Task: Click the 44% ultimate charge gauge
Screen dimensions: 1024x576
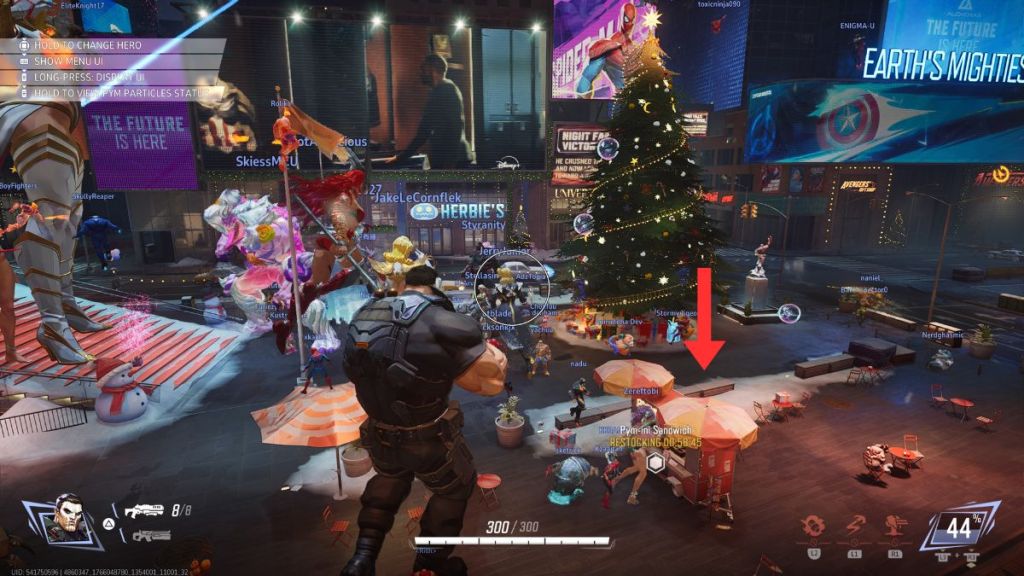Action: tap(960, 527)
